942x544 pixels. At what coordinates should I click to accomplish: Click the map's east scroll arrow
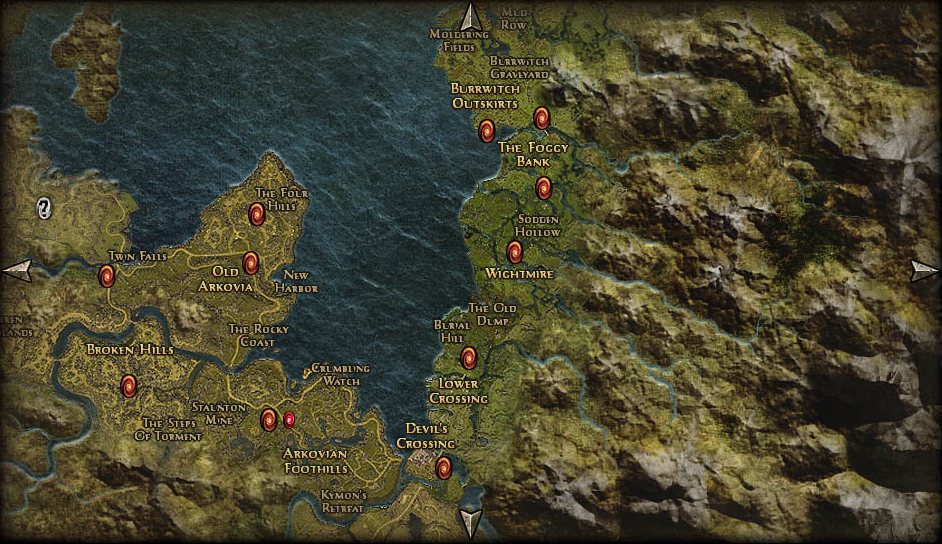925,270
